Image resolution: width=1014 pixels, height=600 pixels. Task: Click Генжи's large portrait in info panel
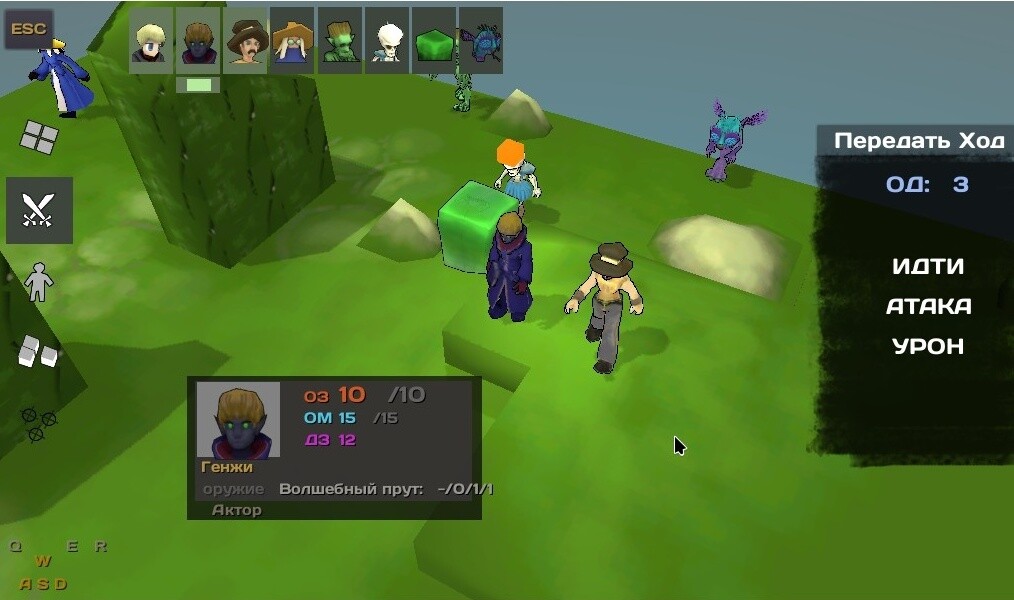[x=238, y=420]
